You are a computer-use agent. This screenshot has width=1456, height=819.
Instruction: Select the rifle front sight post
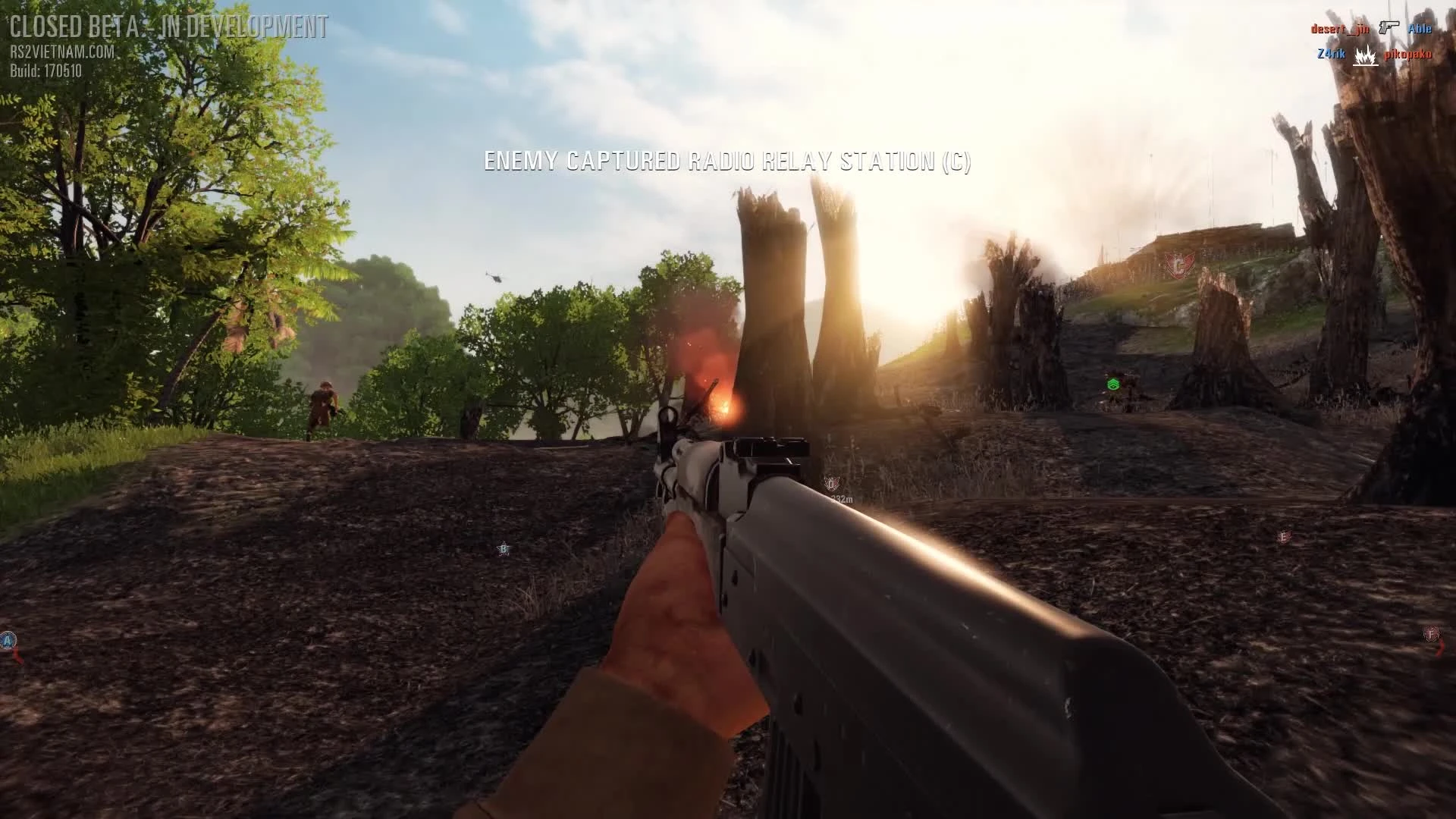pyautogui.click(x=670, y=416)
